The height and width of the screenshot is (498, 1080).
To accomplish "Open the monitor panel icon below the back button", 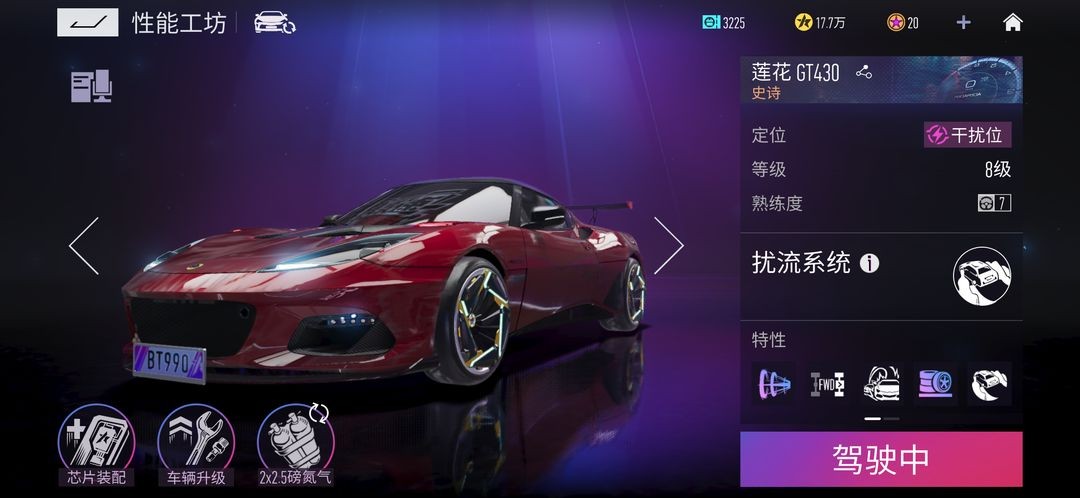I will coord(90,87).
